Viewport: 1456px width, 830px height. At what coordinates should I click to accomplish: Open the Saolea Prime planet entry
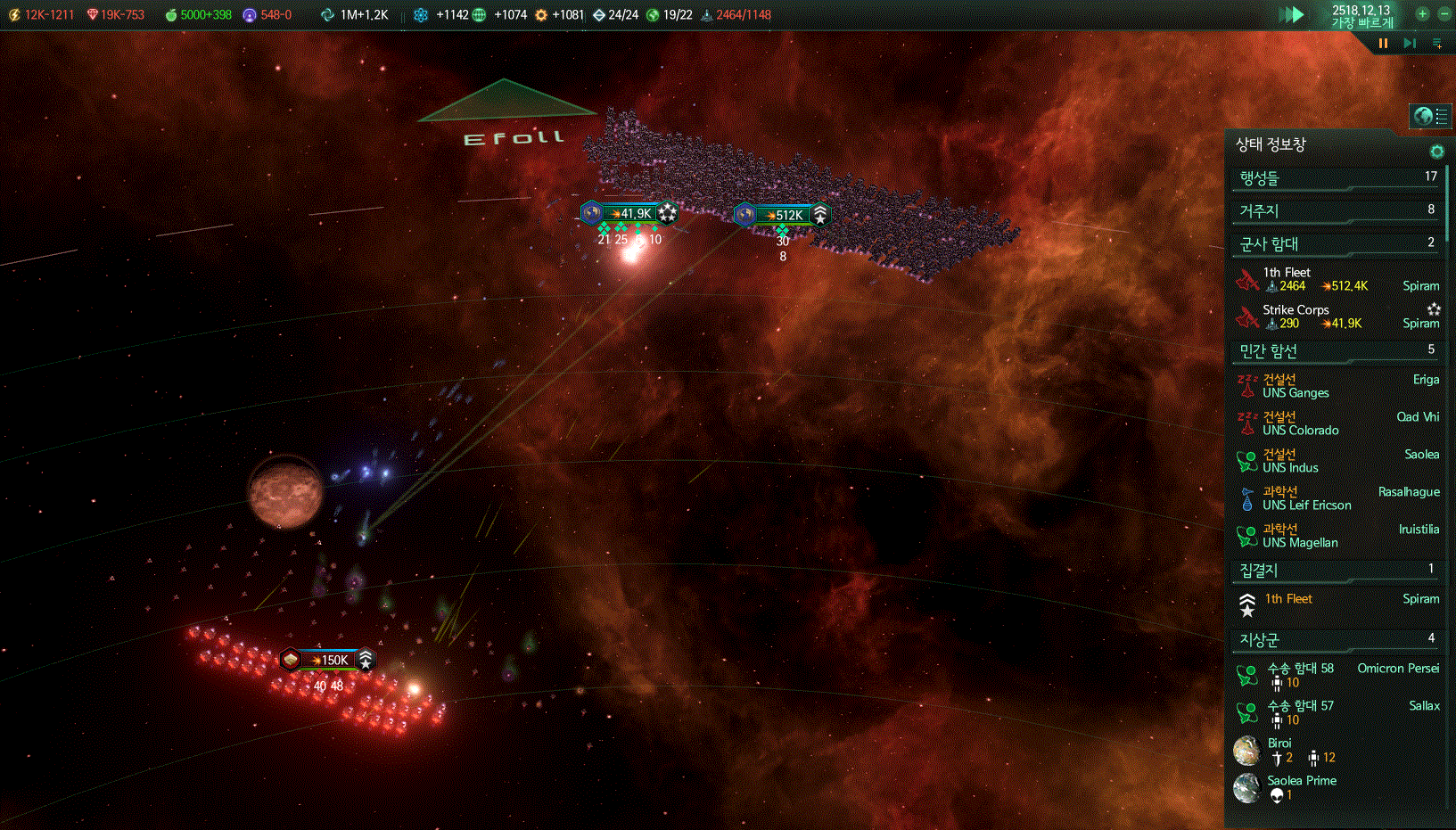click(x=1336, y=787)
